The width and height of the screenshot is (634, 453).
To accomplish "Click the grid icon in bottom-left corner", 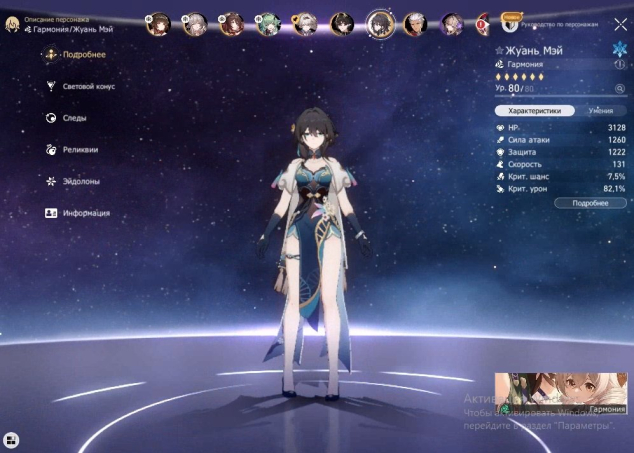I will [x=11, y=439].
